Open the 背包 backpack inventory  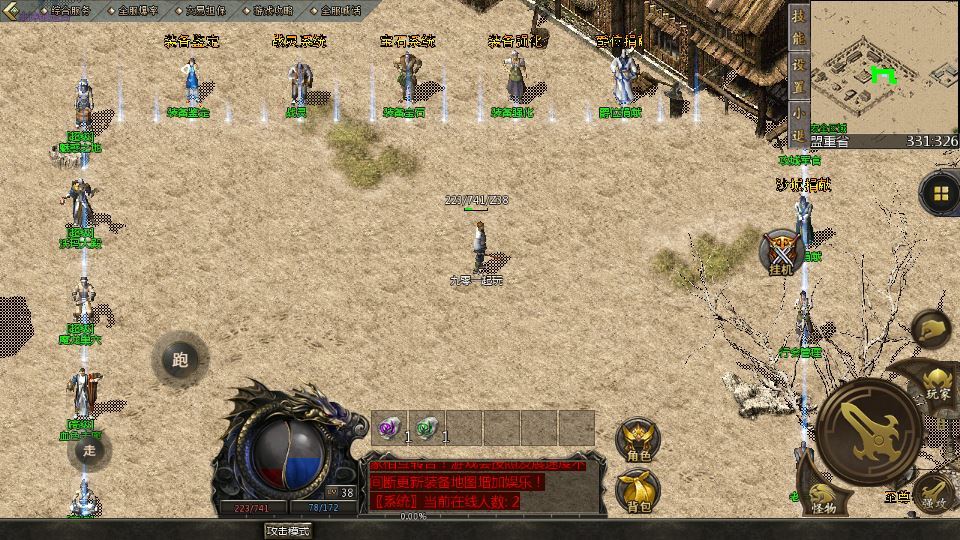[x=637, y=490]
